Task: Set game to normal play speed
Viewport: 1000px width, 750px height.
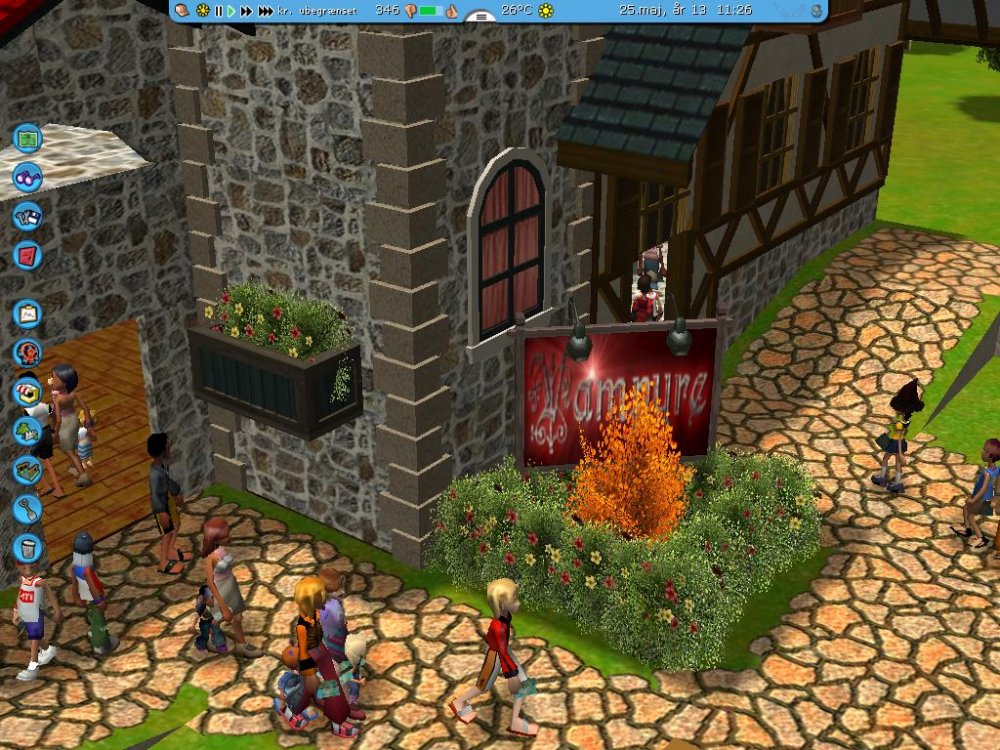Action: (231, 11)
